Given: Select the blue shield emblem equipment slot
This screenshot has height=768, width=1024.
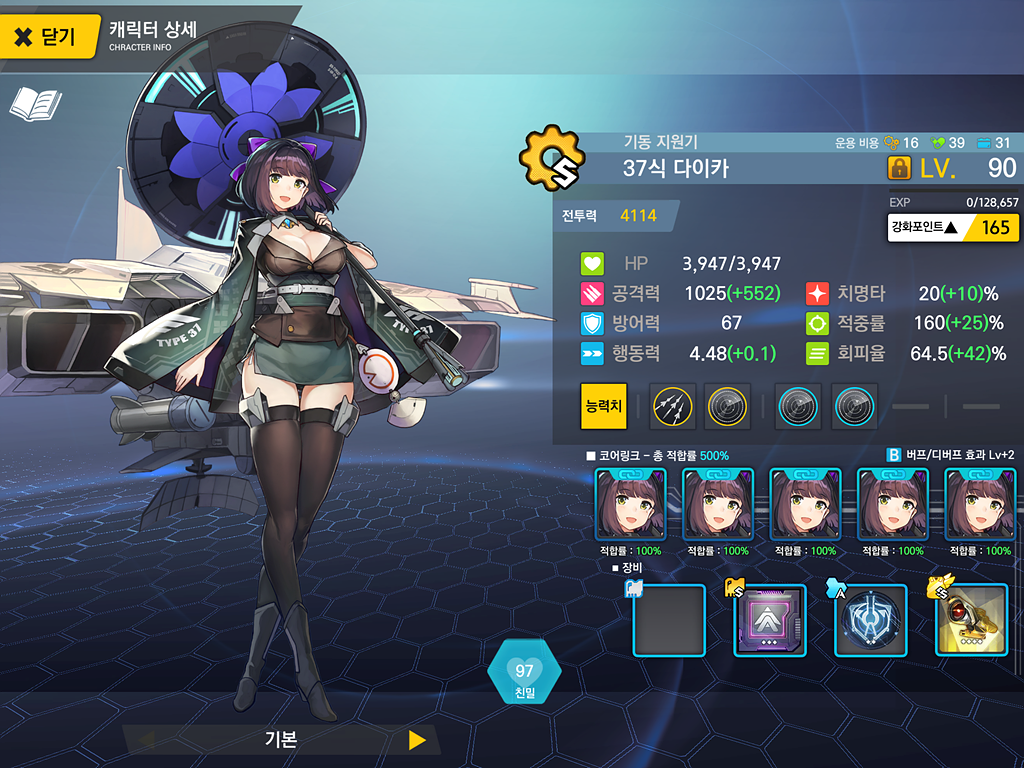Looking at the screenshot, I should pos(870,620).
